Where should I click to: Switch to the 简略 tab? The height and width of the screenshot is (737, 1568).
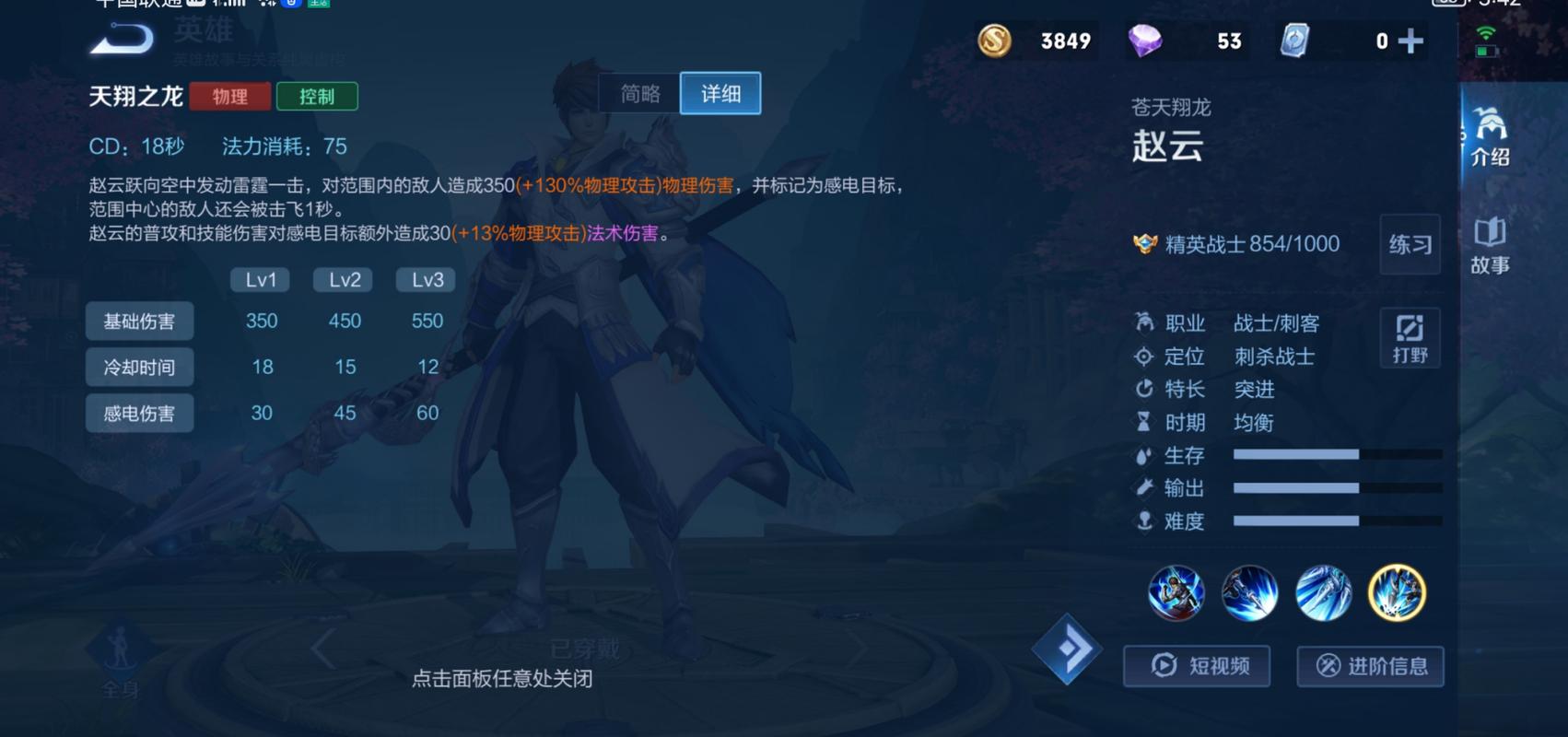pyautogui.click(x=641, y=93)
